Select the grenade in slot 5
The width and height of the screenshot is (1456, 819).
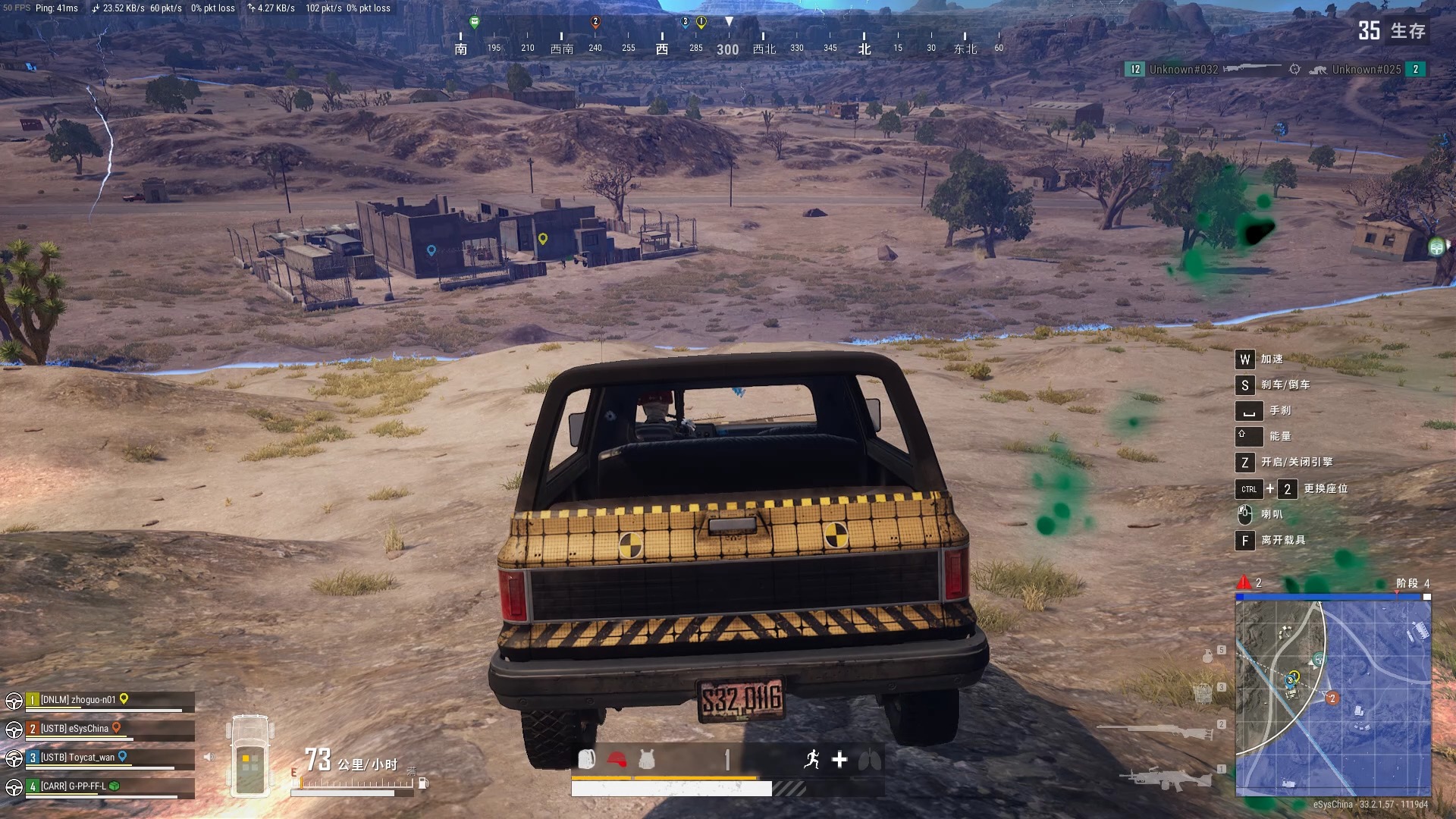[x=1208, y=656]
